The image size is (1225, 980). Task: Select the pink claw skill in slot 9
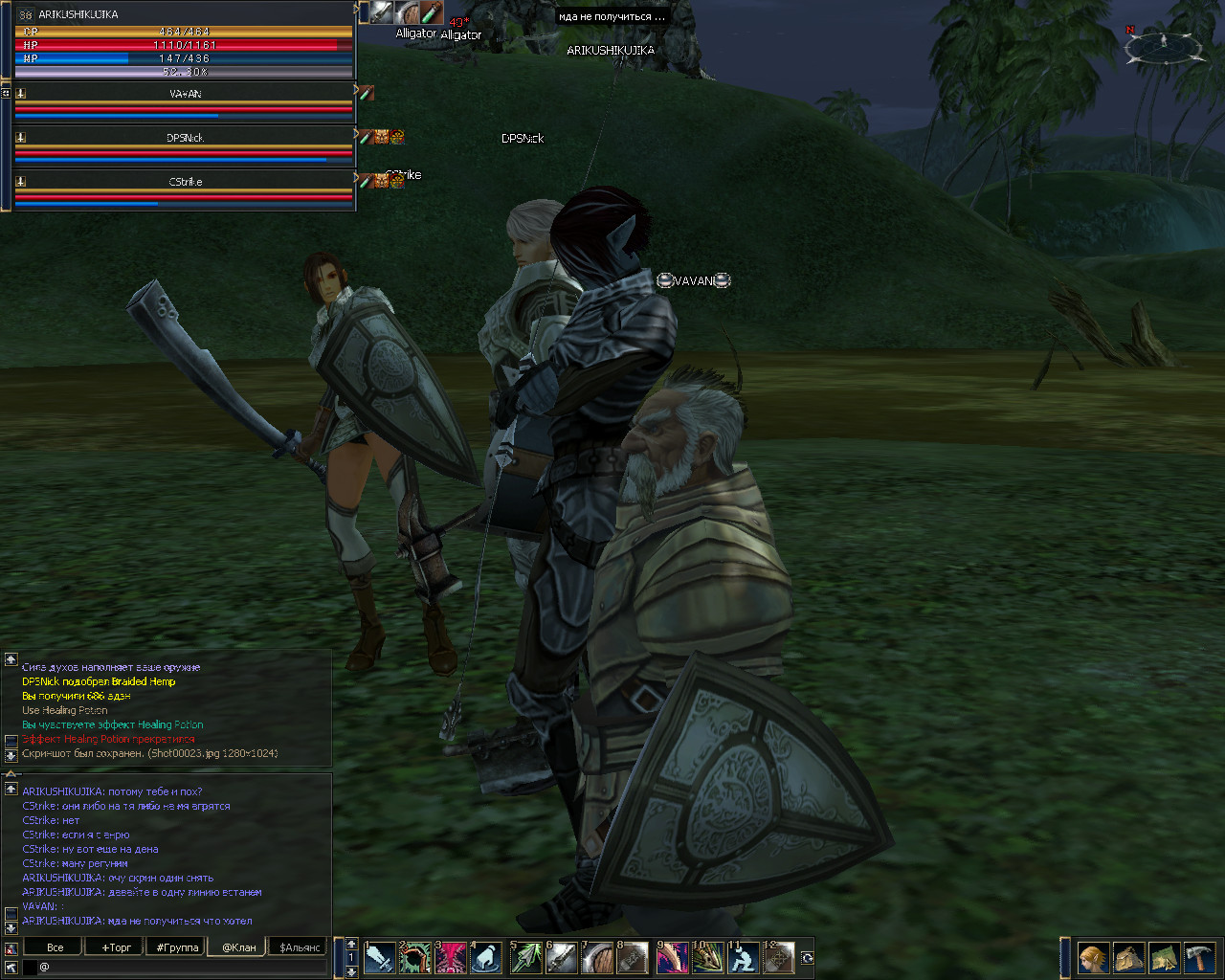[672, 957]
